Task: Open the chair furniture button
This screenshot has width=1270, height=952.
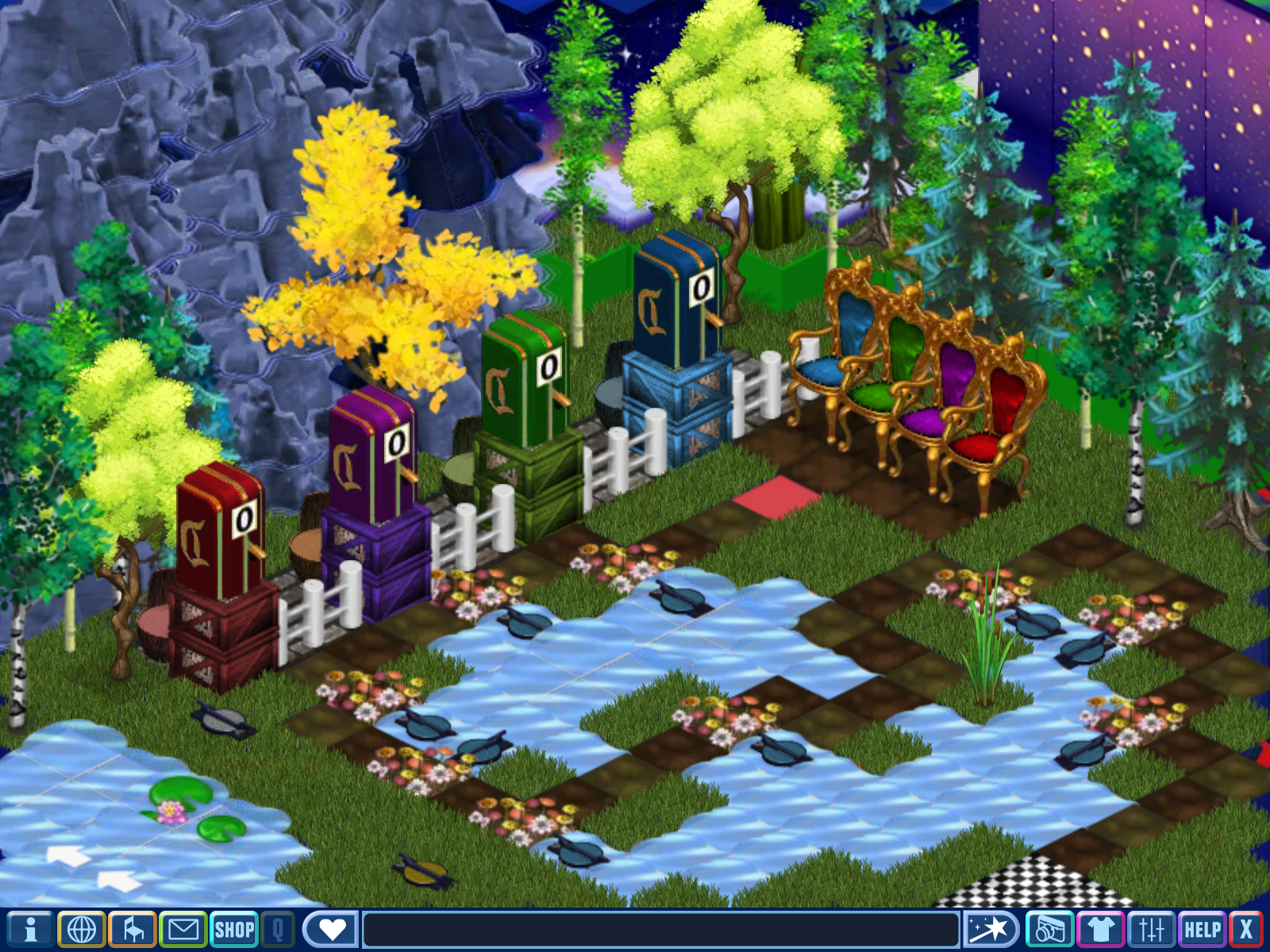Action: coord(133,929)
